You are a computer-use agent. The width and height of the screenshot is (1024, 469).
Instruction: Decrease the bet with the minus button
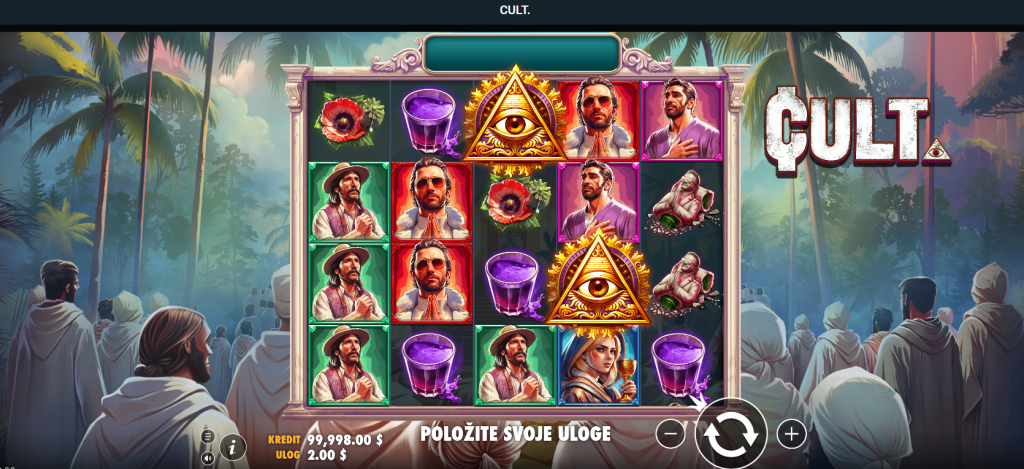[671, 434]
